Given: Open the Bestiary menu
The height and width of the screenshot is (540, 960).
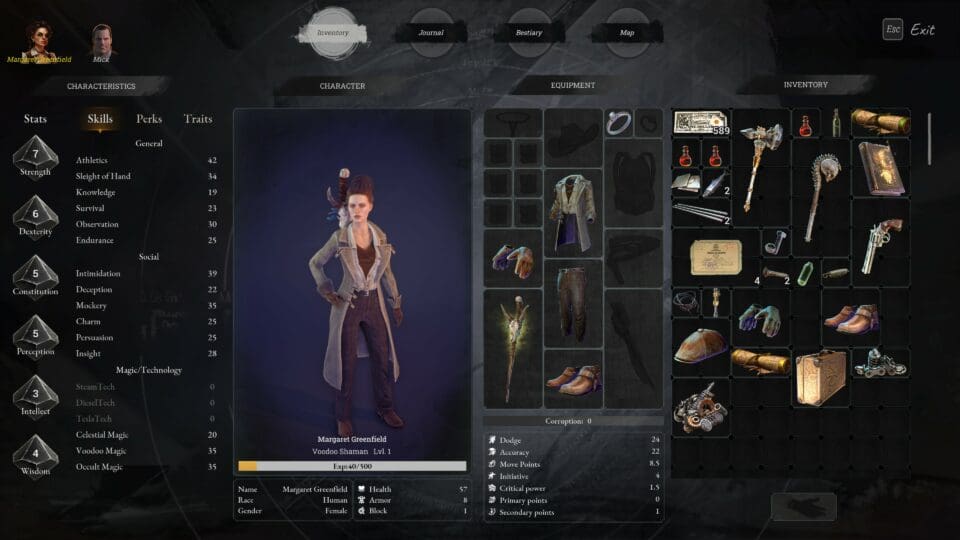Looking at the screenshot, I should click(x=529, y=32).
